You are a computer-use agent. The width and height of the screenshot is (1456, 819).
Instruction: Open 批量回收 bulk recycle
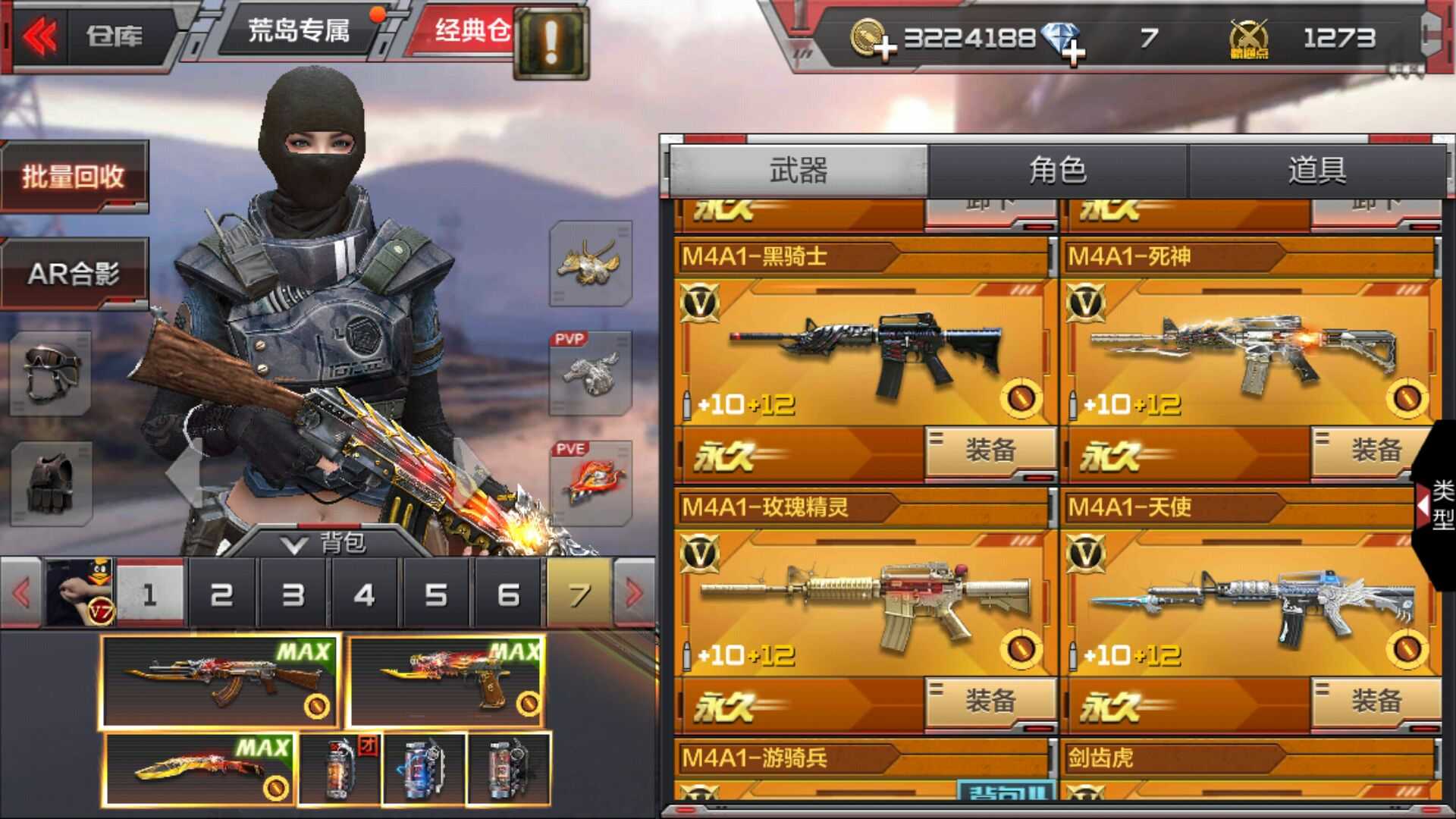(74, 176)
